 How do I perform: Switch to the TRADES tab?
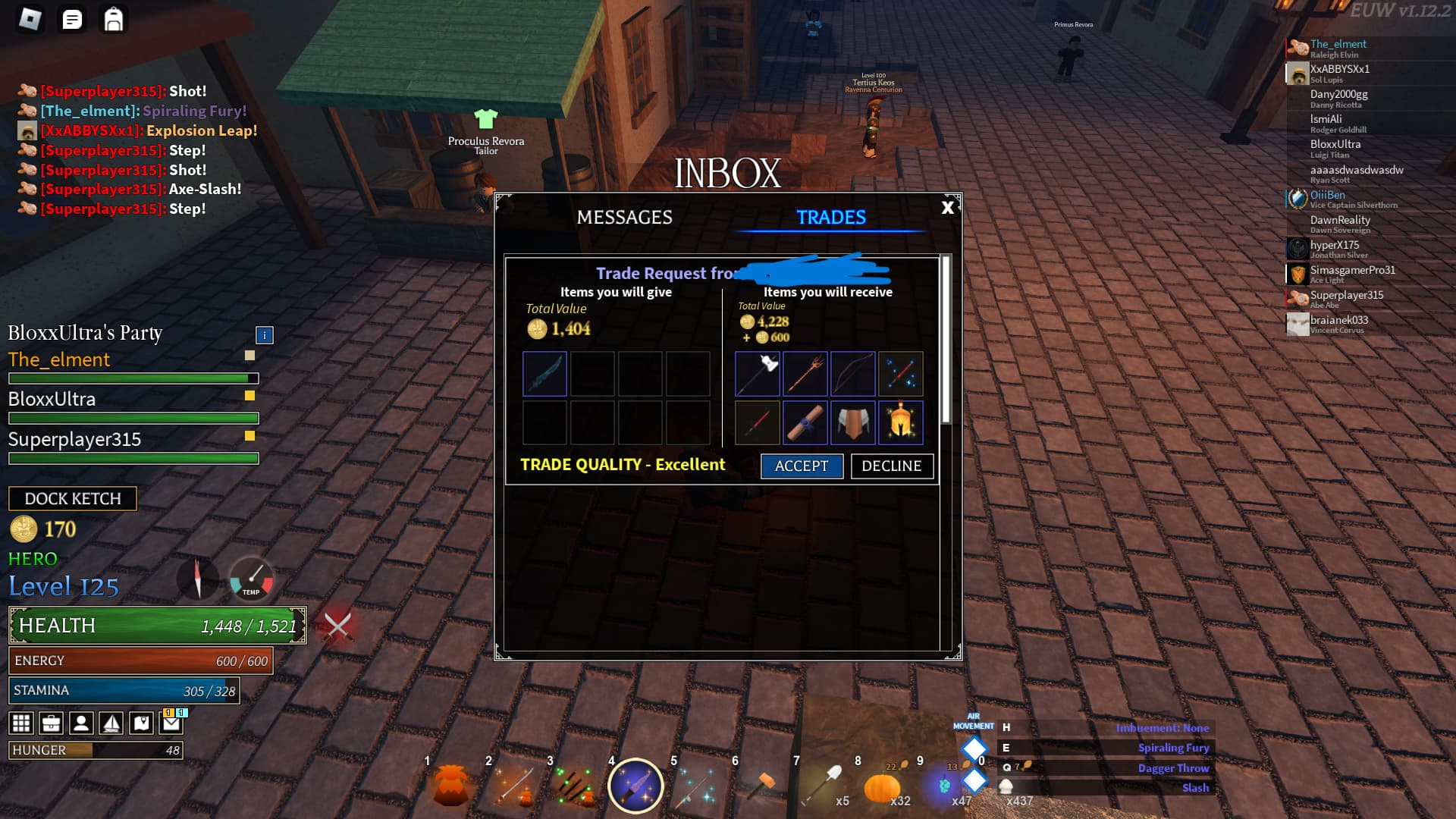point(830,217)
